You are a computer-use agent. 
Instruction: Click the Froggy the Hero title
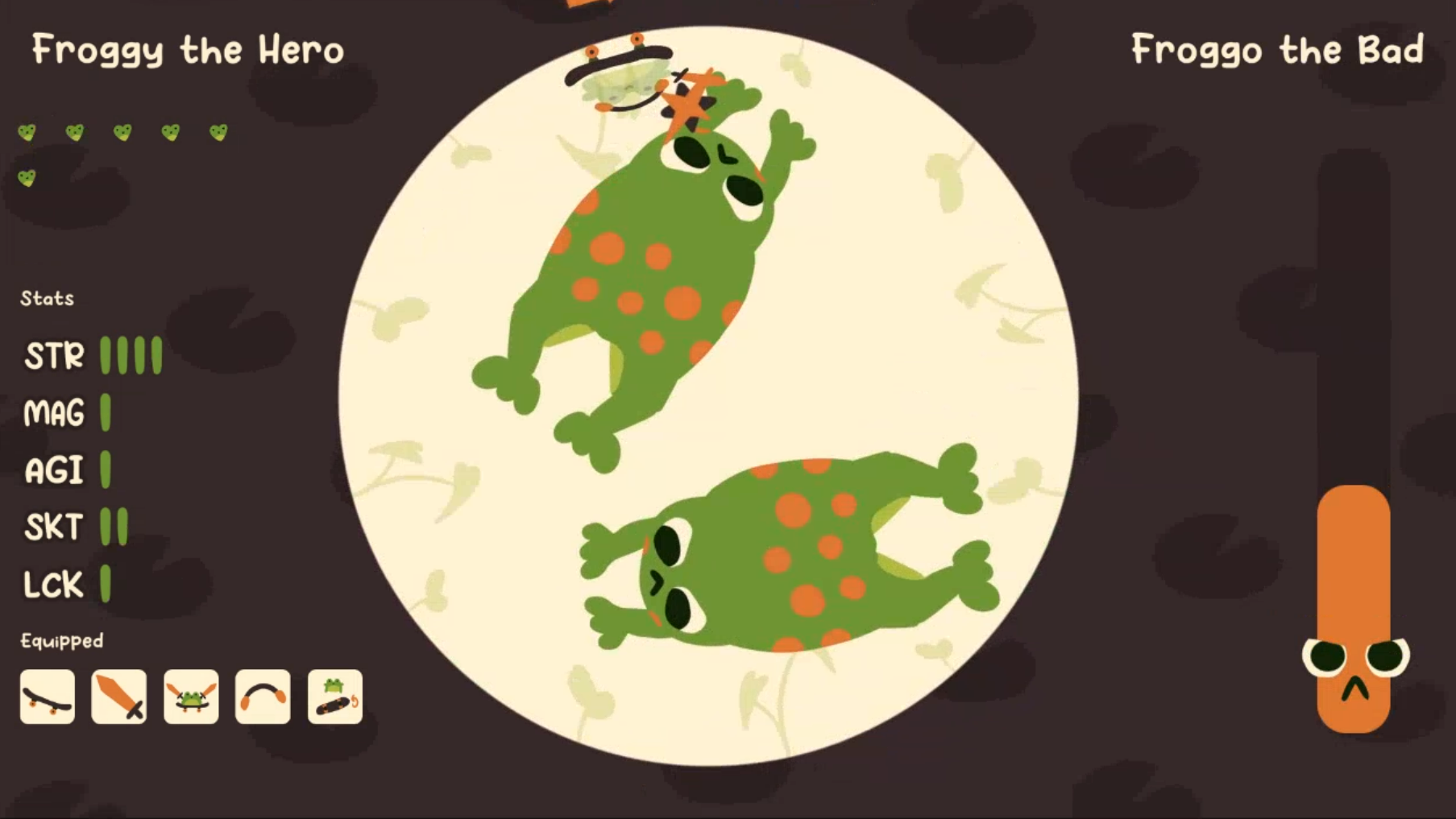coord(188,49)
